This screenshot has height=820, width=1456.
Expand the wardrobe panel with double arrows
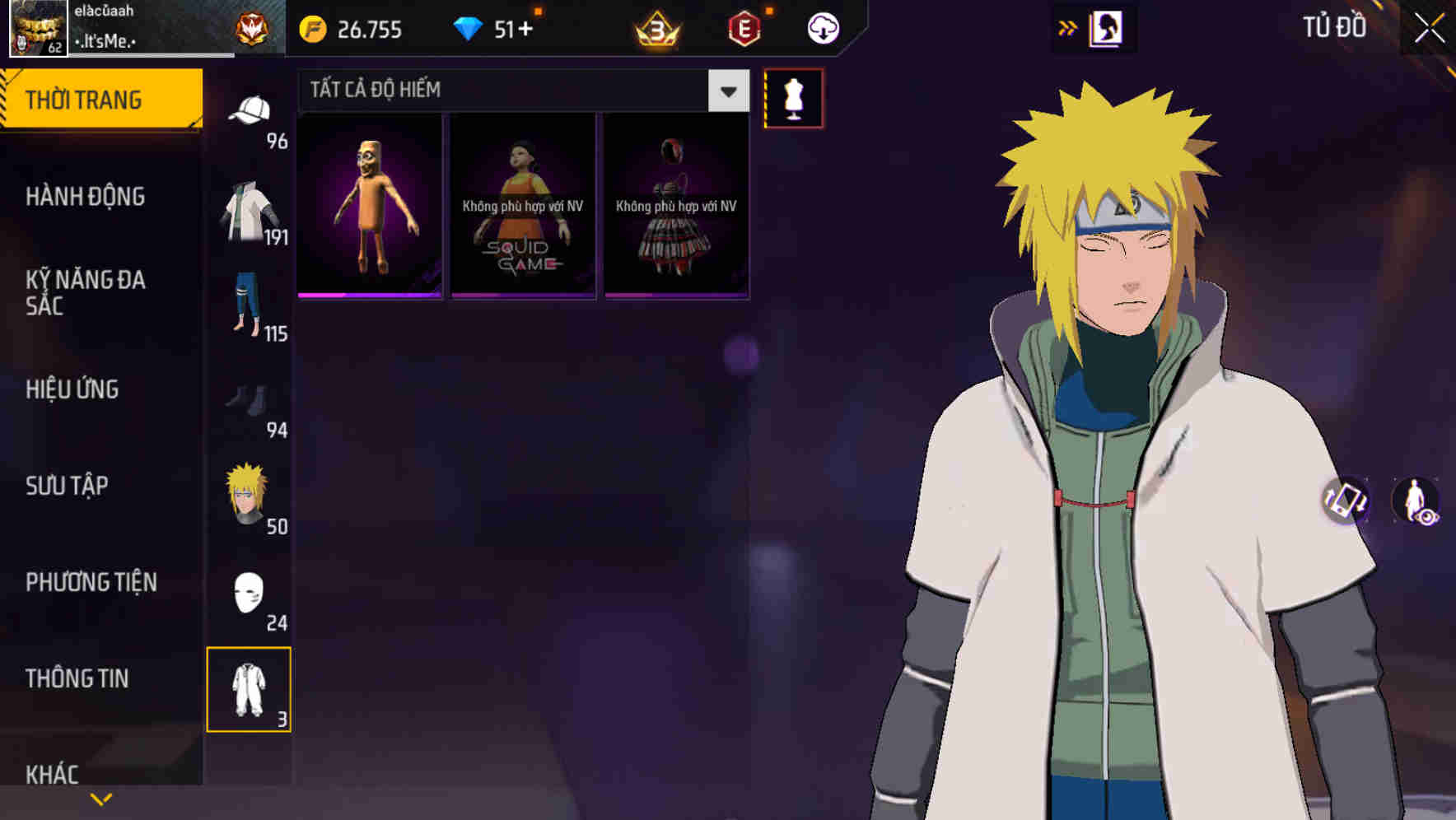coord(1068,27)
